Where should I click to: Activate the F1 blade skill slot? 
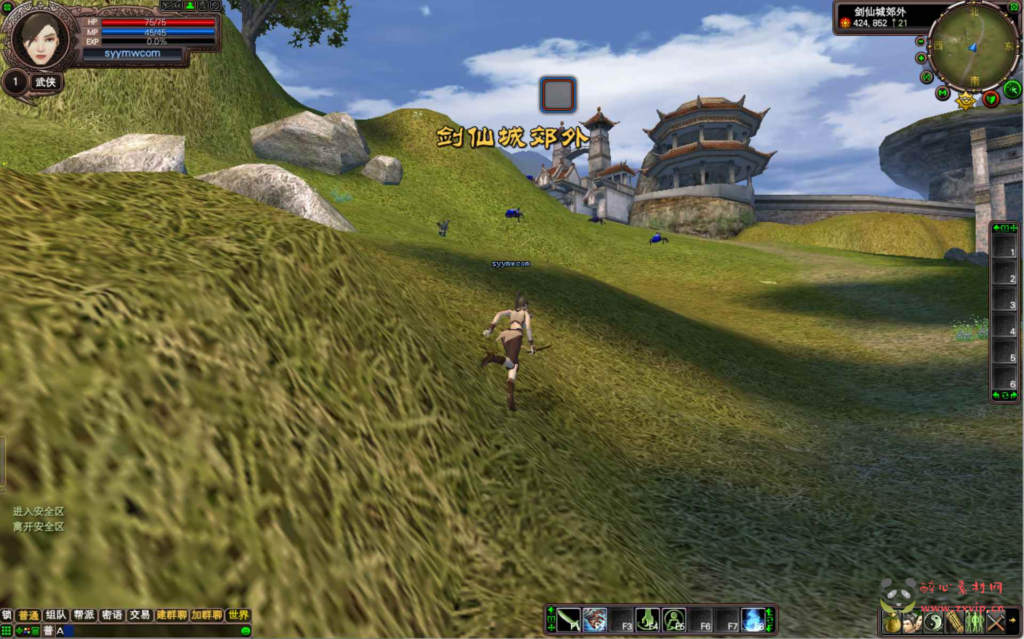pos(569,620)
